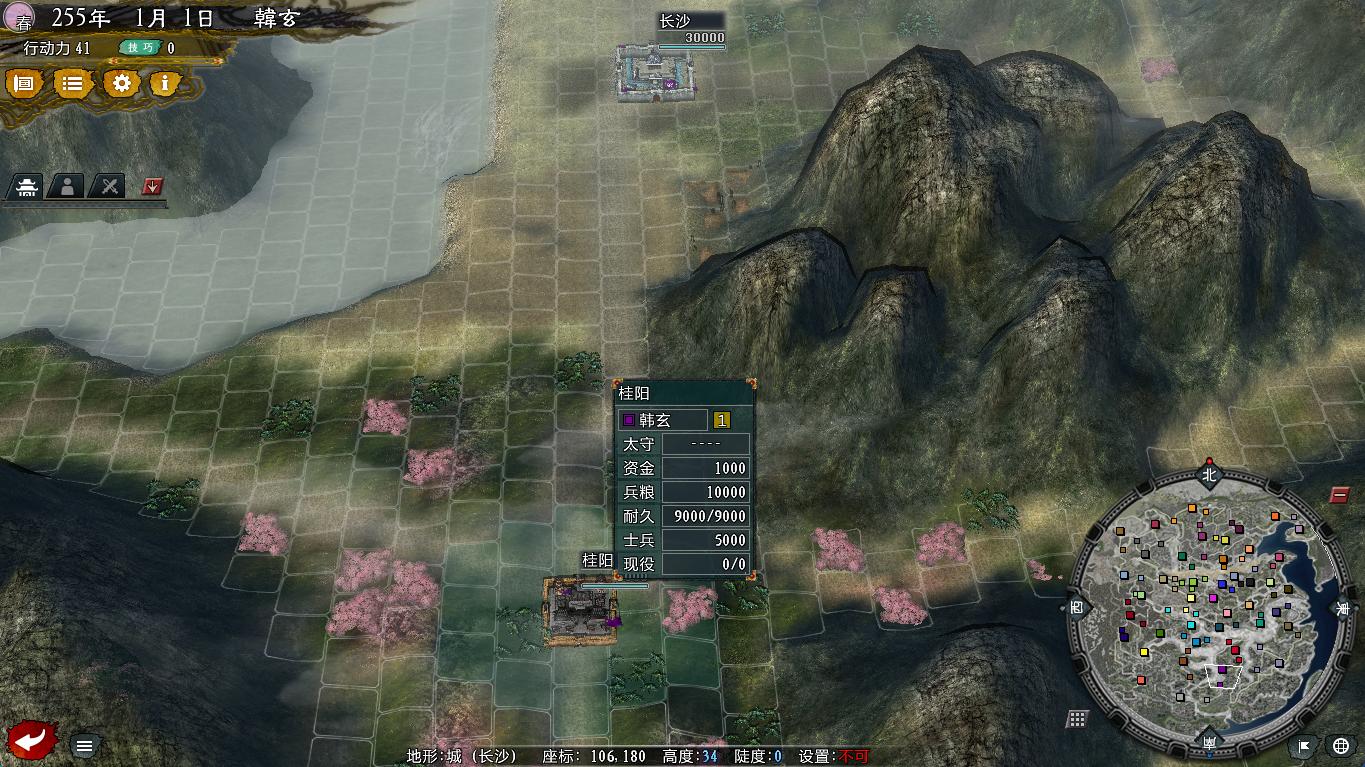Expand the 技巧 (skill) badge showing 0
The width and height of the screenshot is (1365, 767).
tap(140, 47)
